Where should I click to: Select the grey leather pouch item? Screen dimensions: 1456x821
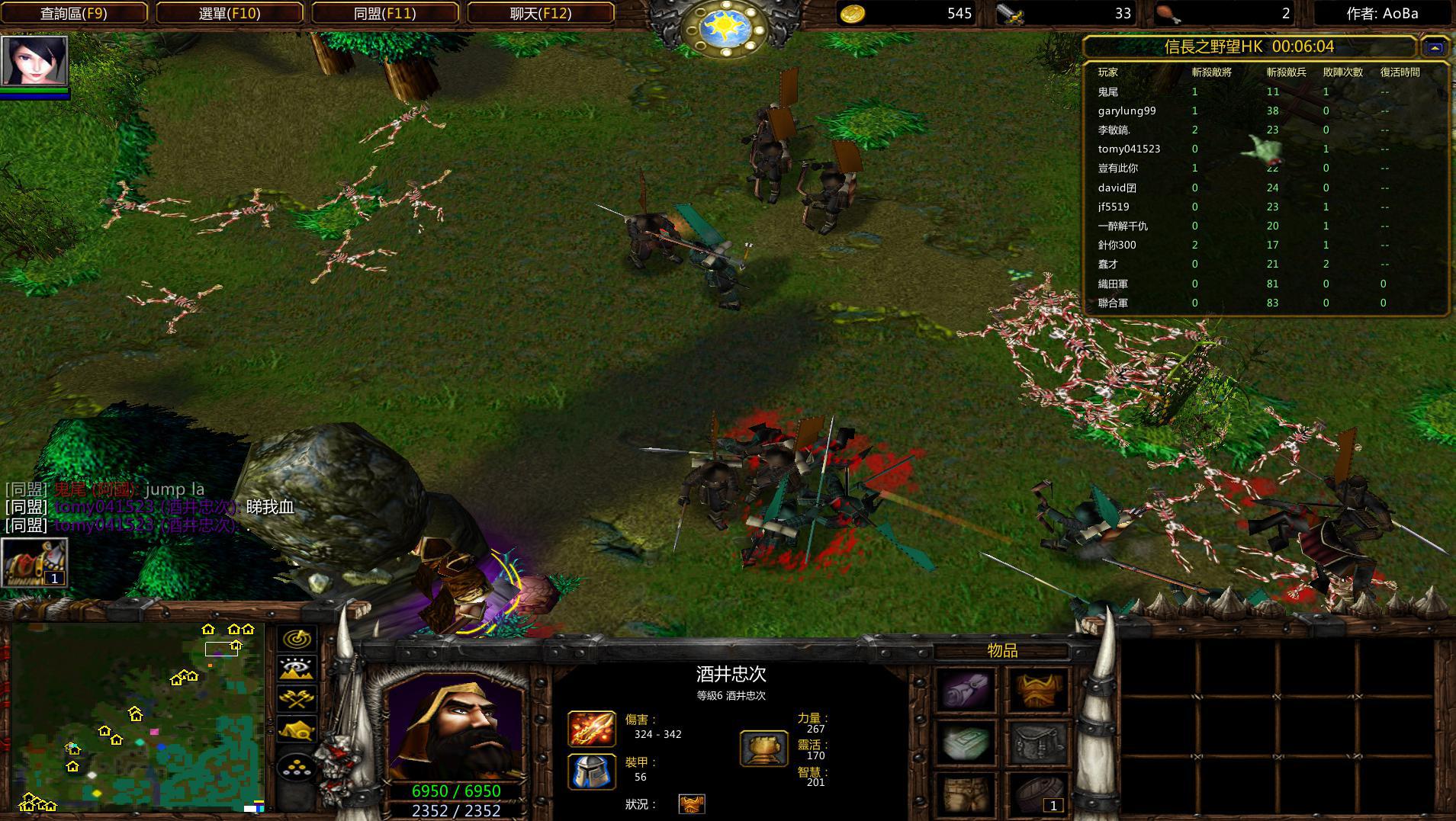(x=1038, y=742)
